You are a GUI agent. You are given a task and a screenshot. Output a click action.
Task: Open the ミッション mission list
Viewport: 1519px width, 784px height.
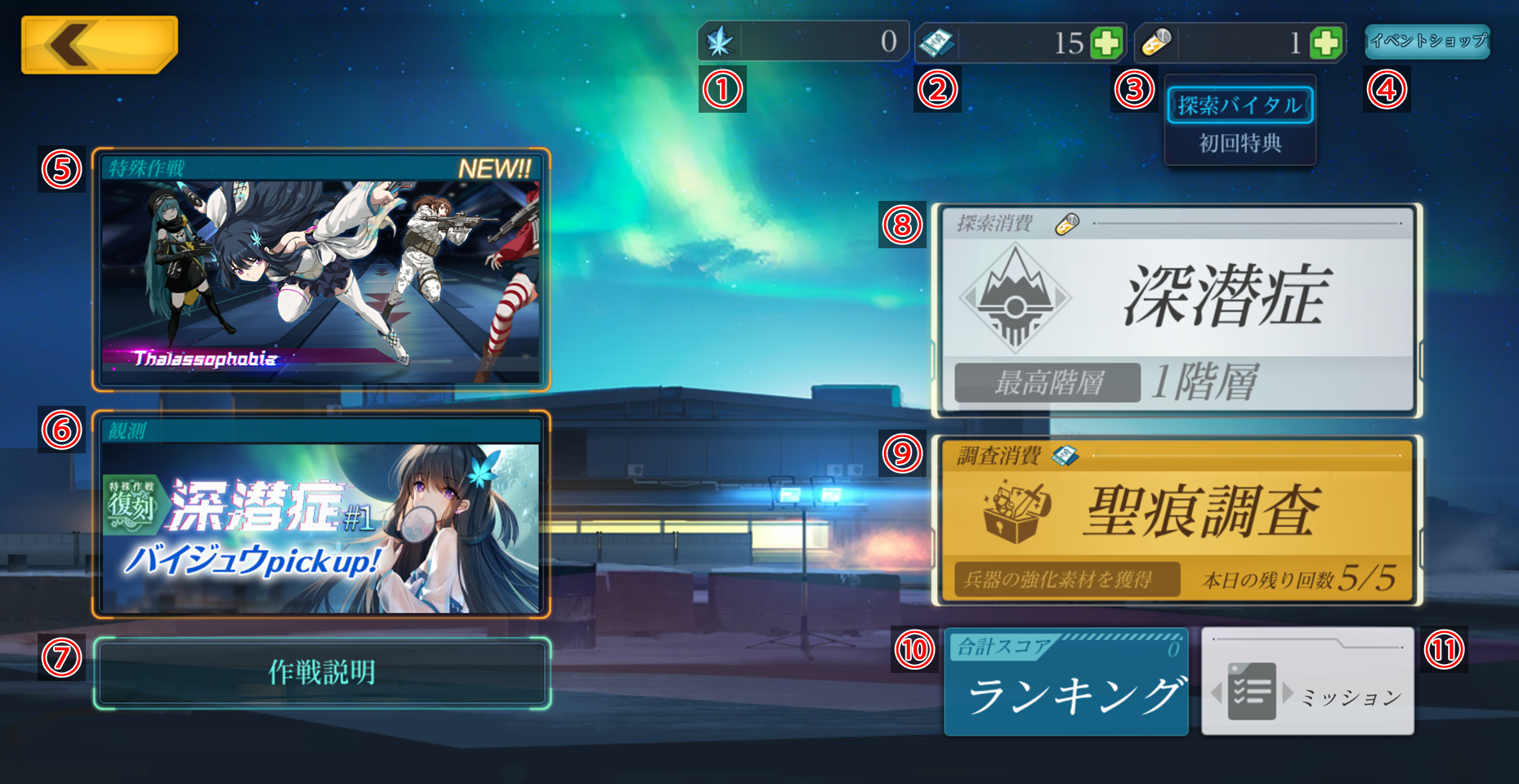click(1307, 683)
